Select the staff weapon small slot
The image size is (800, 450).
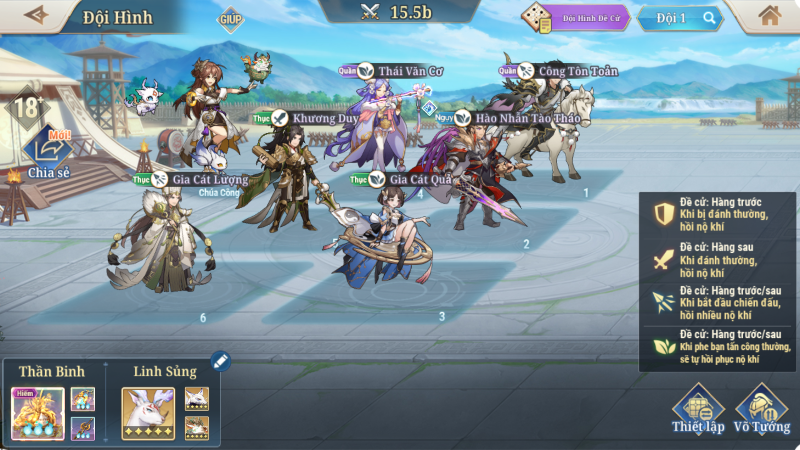(x=83, y=428)
